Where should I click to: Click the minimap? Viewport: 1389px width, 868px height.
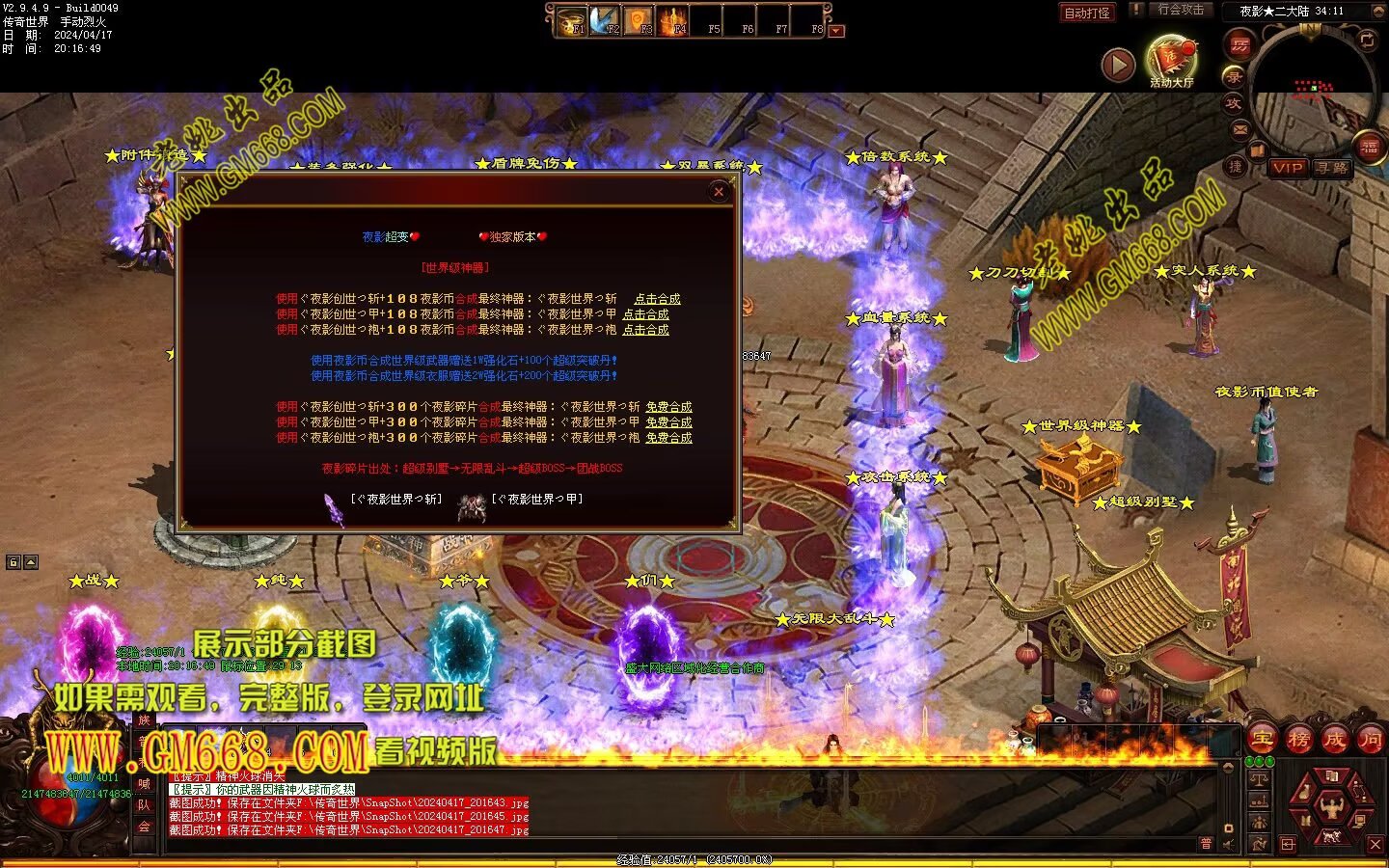click(1312, 92)
